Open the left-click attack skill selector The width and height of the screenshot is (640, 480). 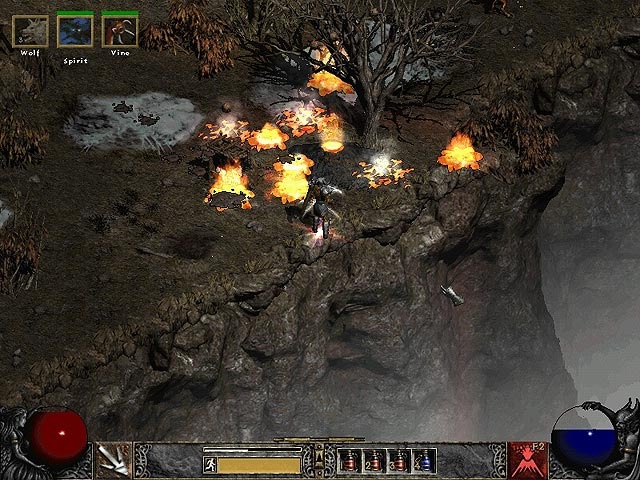click(114, 460)
